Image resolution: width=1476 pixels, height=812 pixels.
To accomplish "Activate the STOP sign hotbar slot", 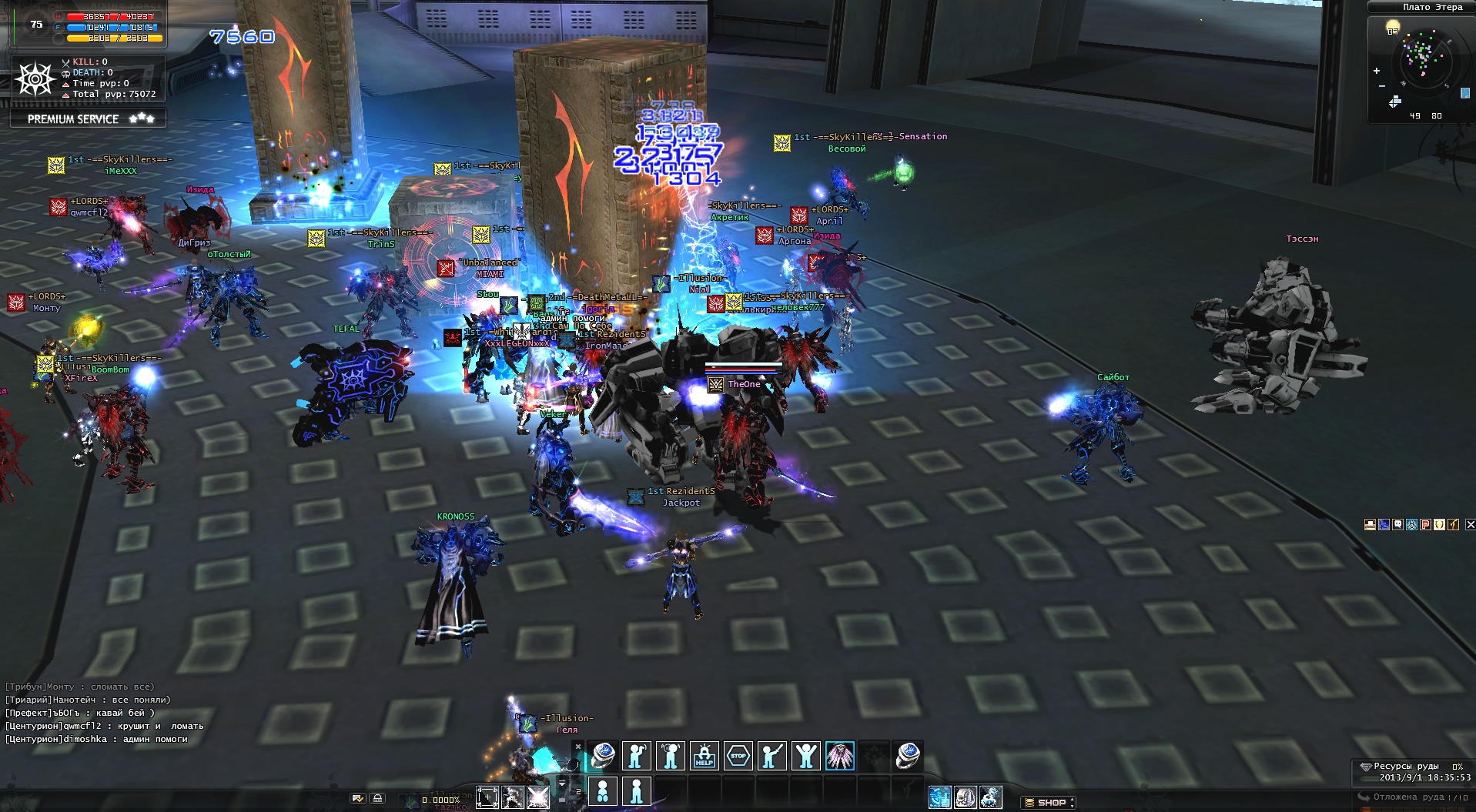I will point(738,756).
